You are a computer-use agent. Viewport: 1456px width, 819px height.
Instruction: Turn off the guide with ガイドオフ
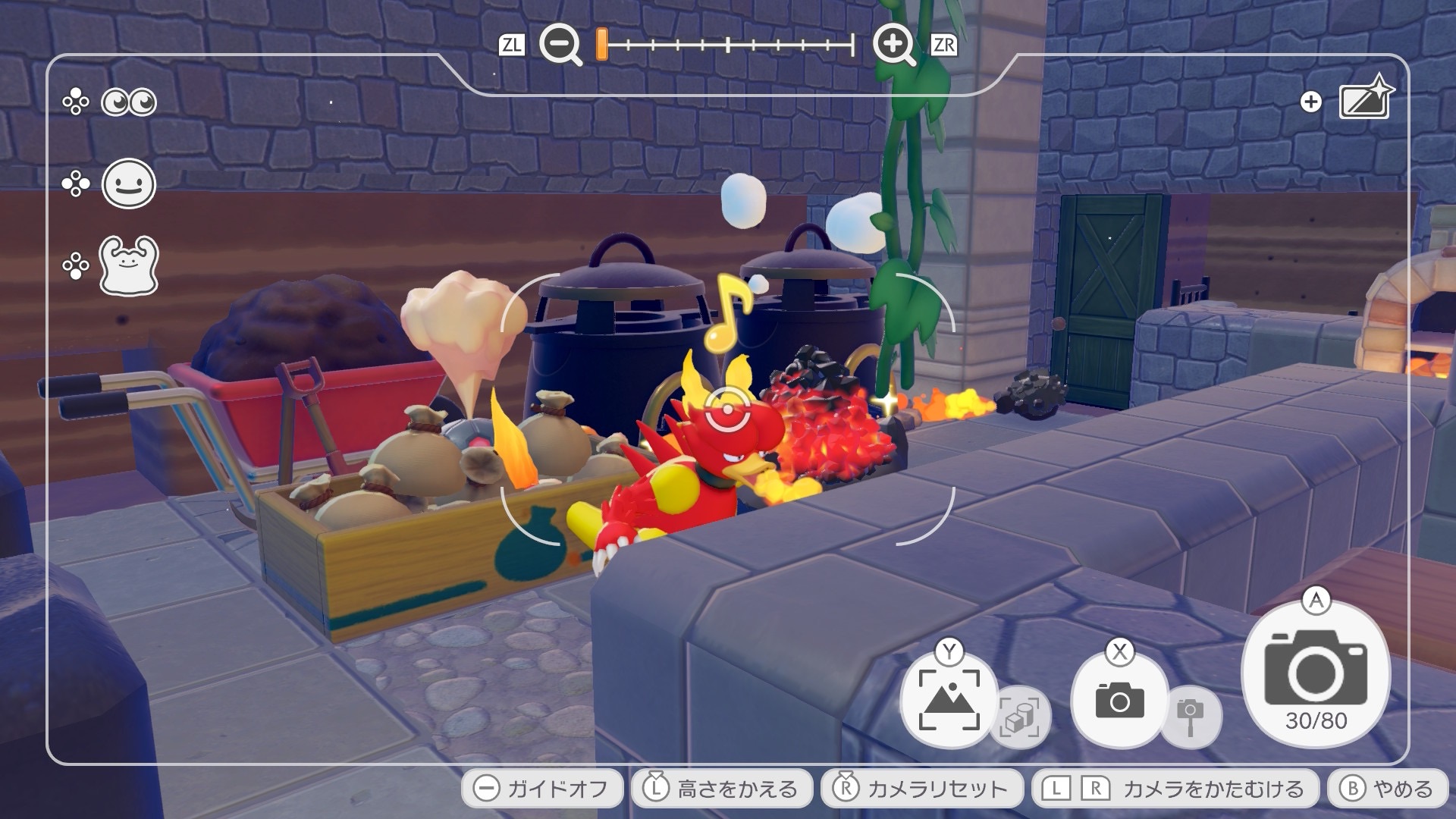[x=542, y=789]
